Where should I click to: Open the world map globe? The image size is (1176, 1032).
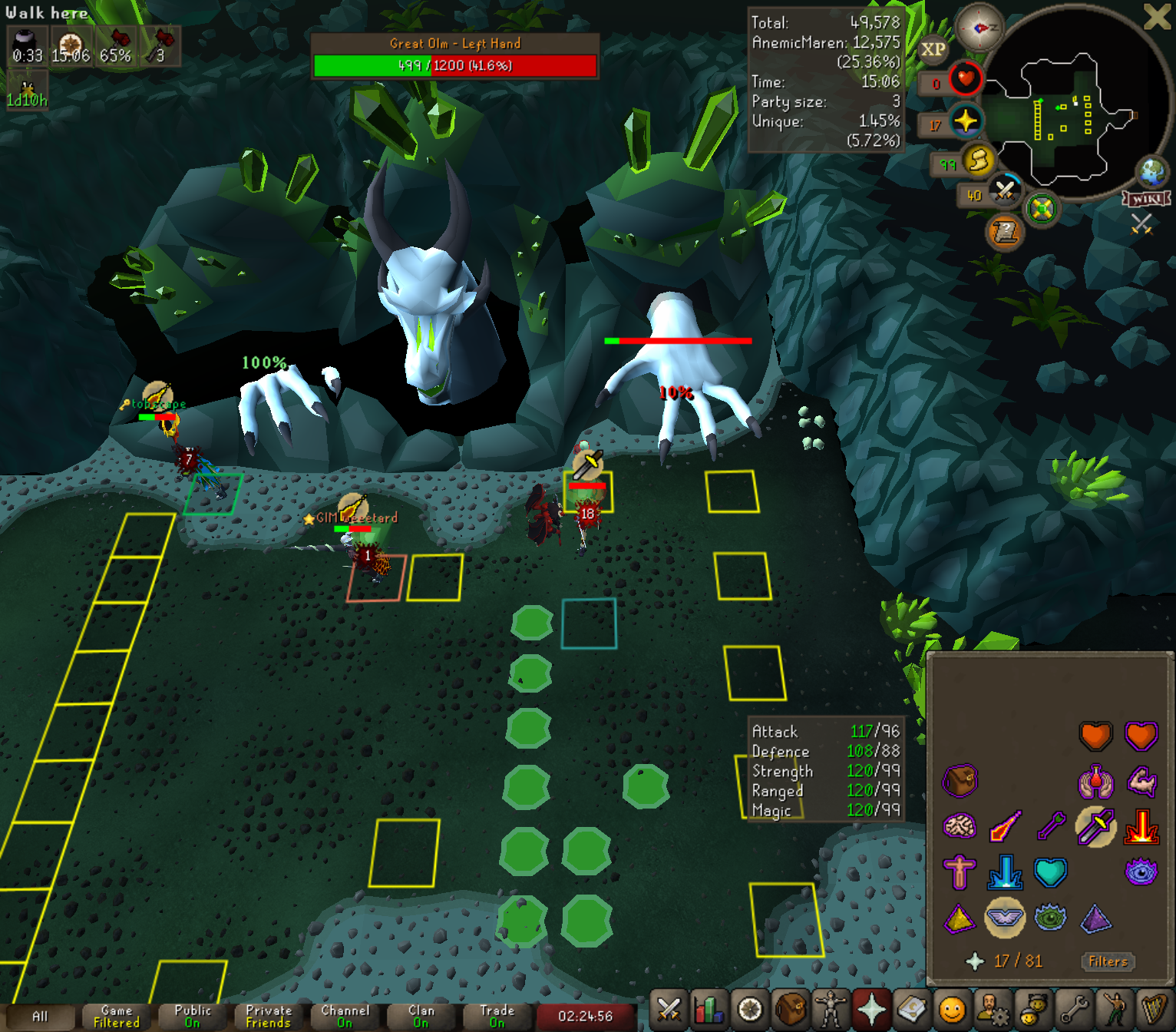[1152, 172]
